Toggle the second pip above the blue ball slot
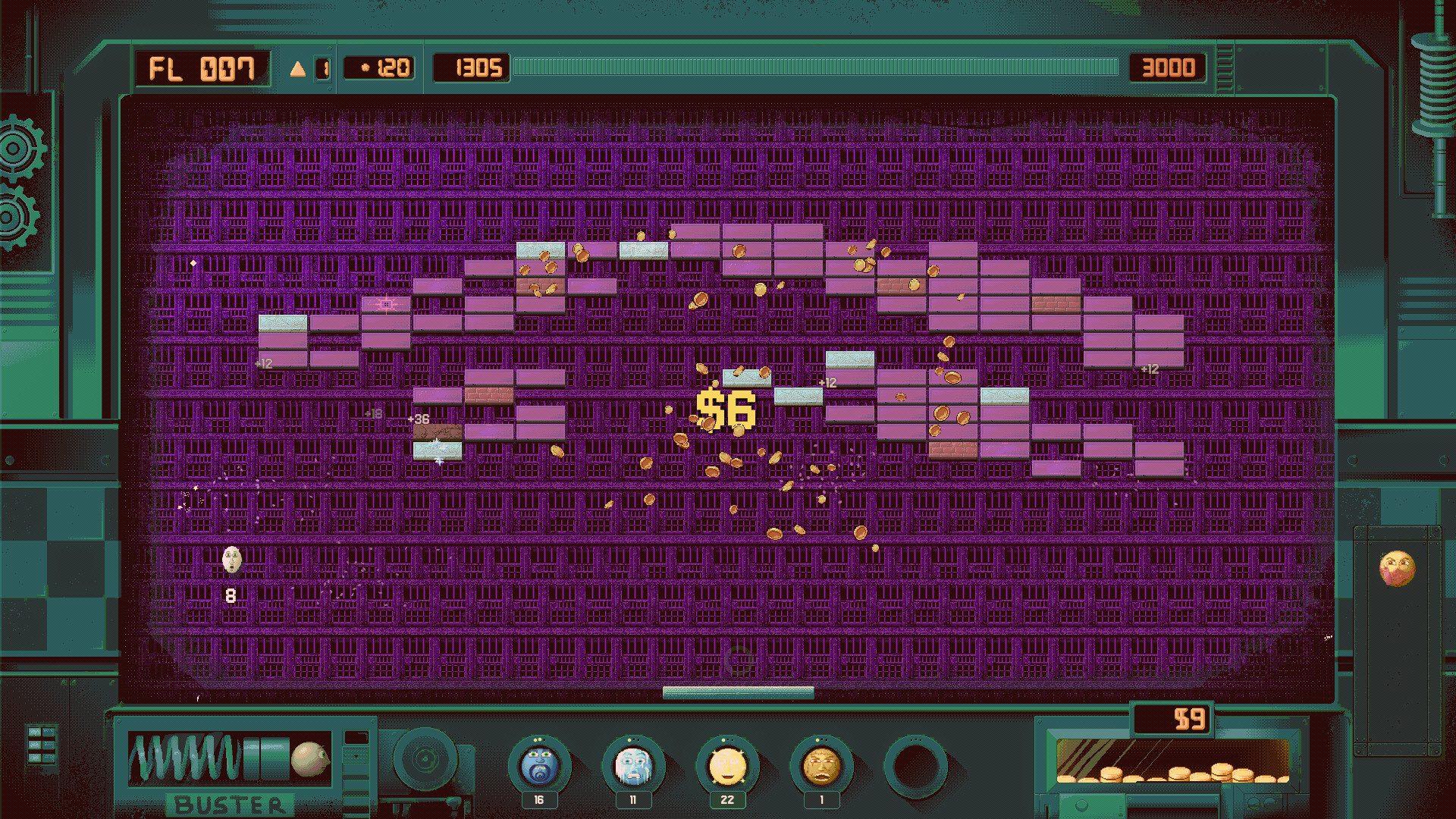The width and height of the screenshot is (1456, 819). click(541, 739)
